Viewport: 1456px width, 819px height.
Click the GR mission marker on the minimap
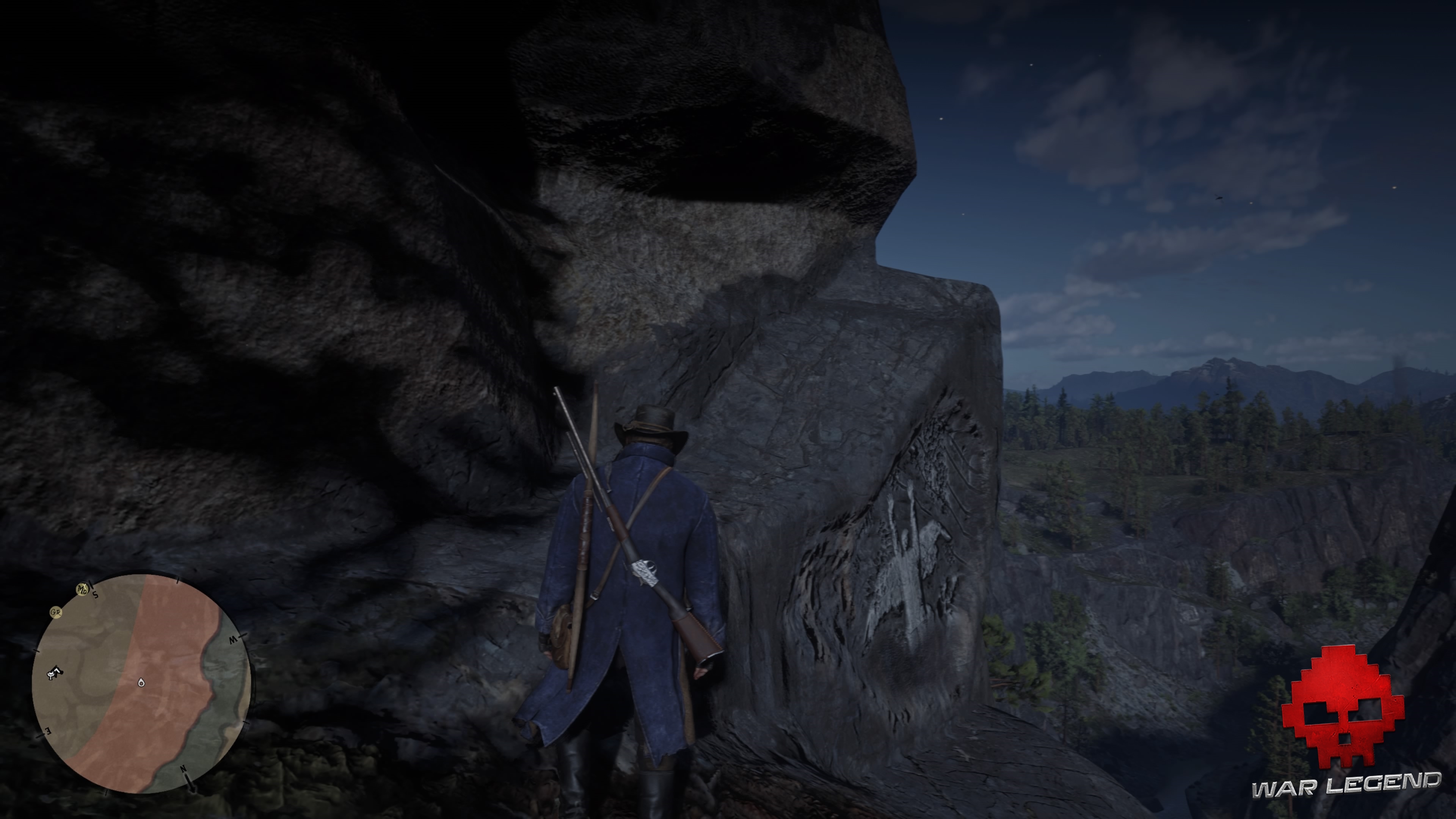[x=56, y=613]
